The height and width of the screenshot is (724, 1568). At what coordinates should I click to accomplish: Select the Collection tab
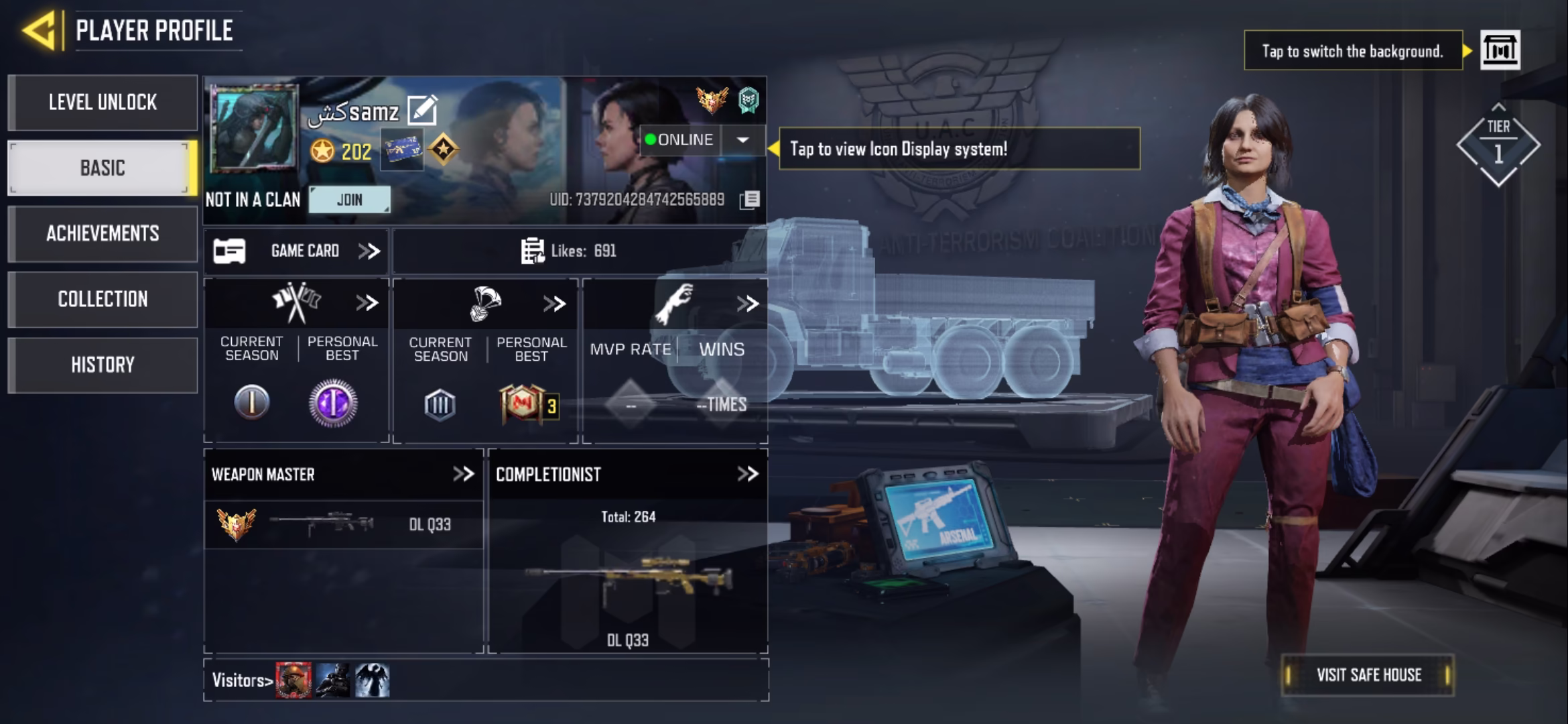click(103, 299)
